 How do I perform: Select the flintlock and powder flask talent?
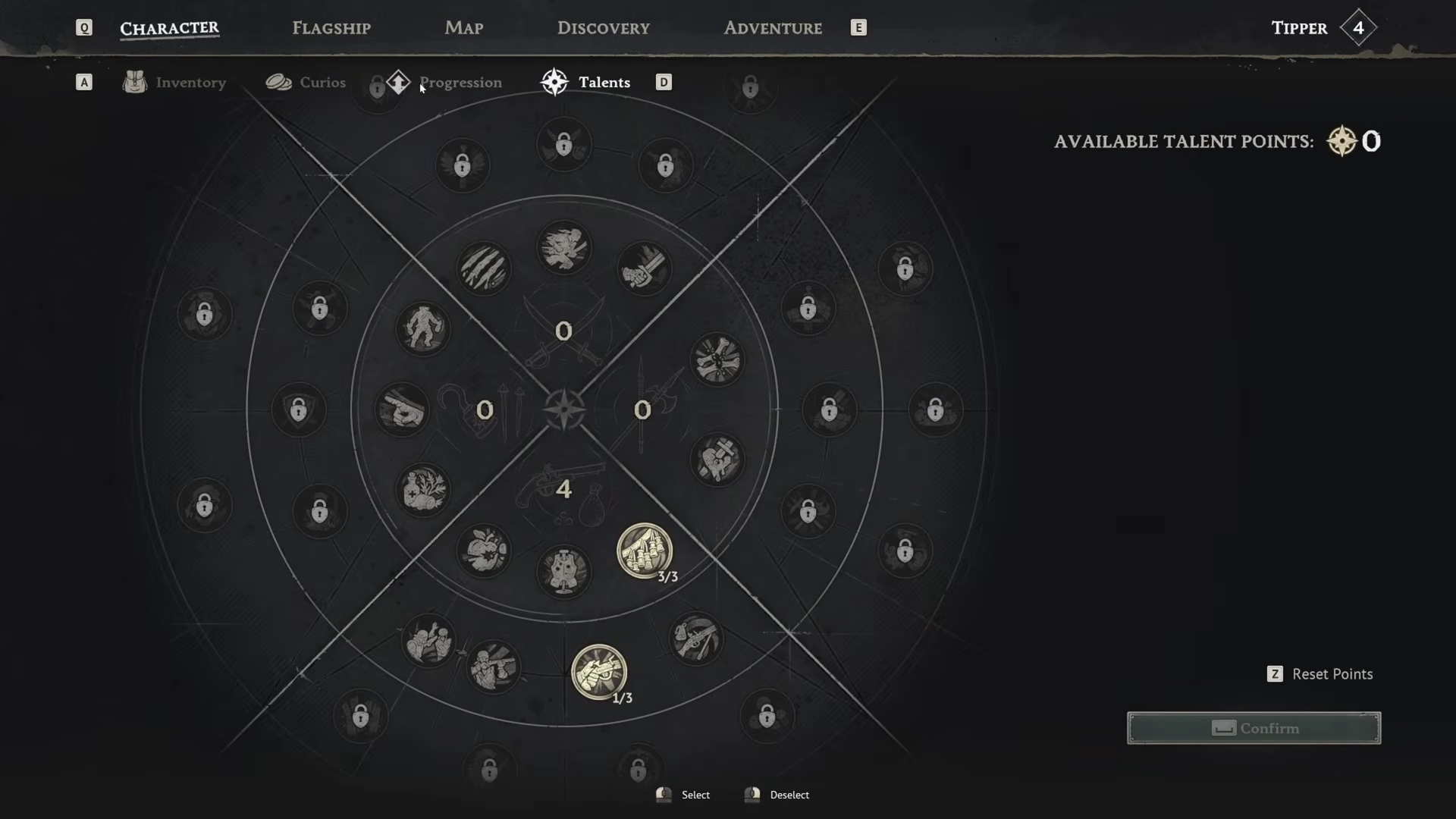click(x=695, y=639)
